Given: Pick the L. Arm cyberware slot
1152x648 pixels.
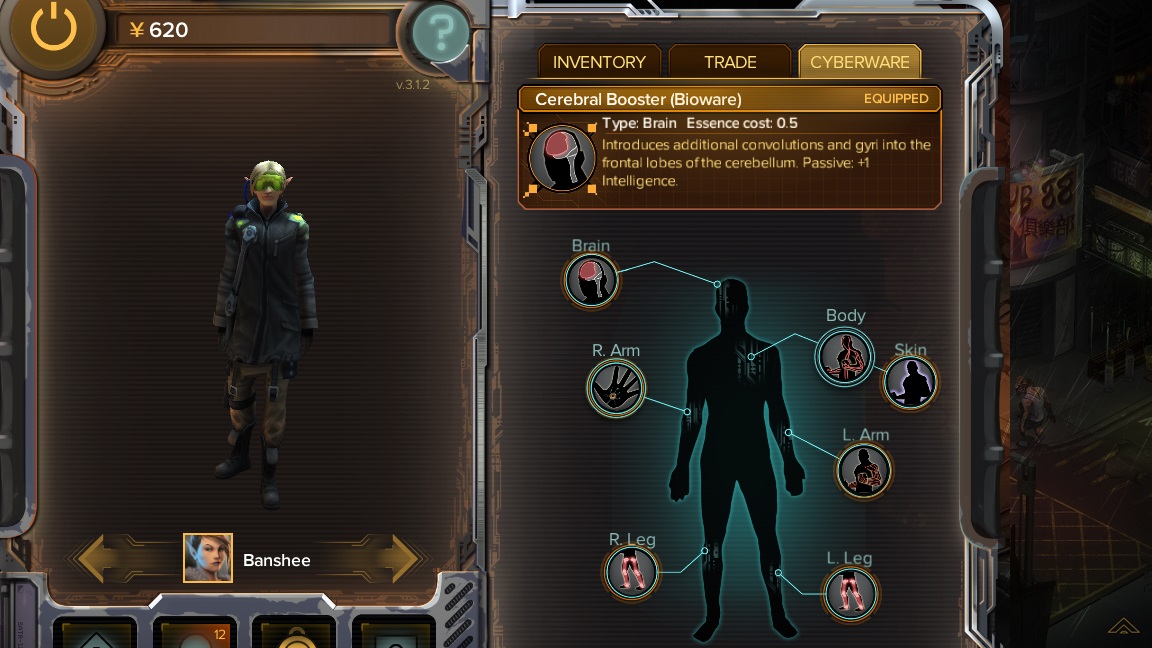Looking at the screenshot, I should coord(863,470).
